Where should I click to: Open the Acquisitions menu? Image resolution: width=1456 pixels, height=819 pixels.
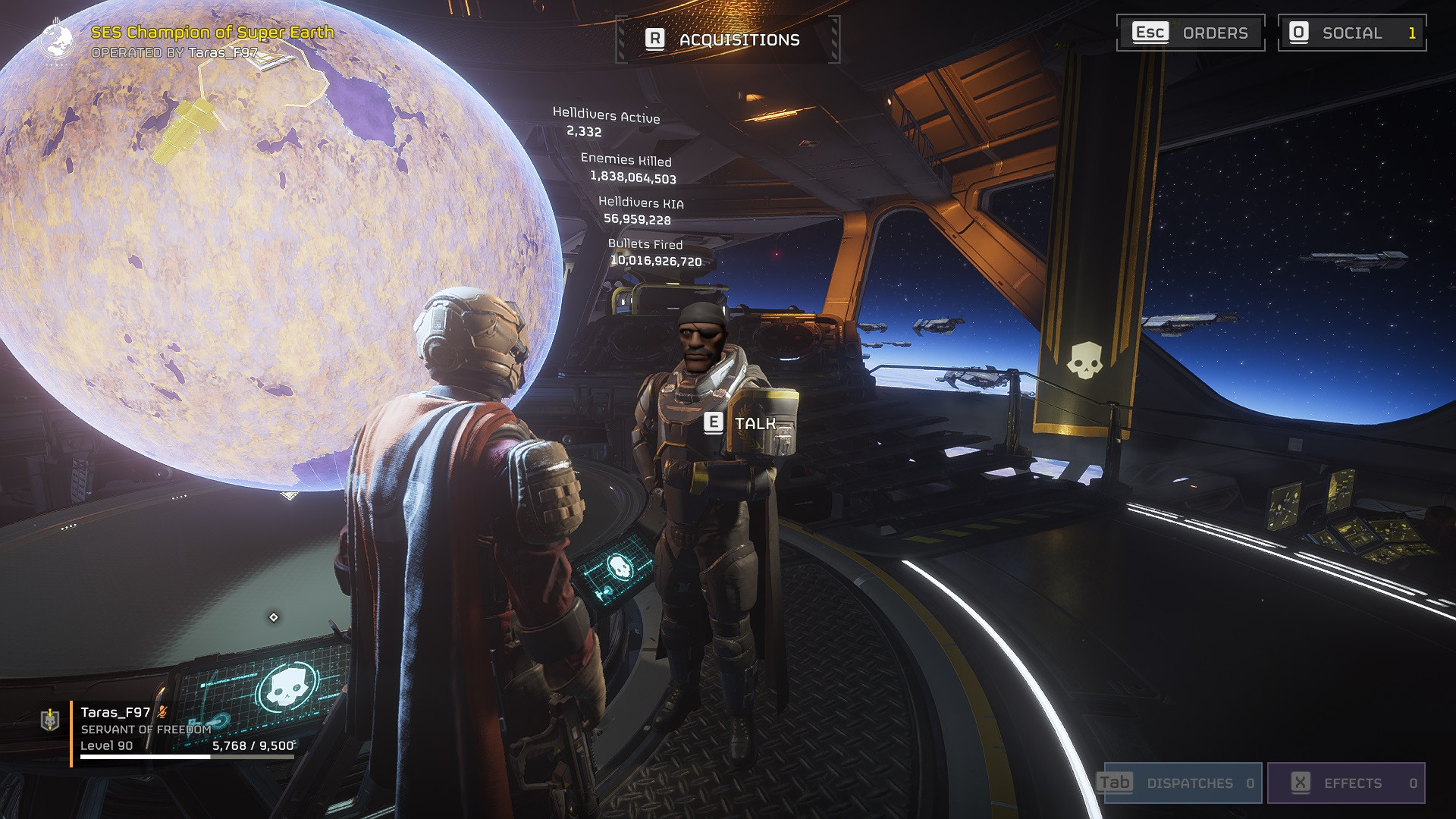[727, 39]
